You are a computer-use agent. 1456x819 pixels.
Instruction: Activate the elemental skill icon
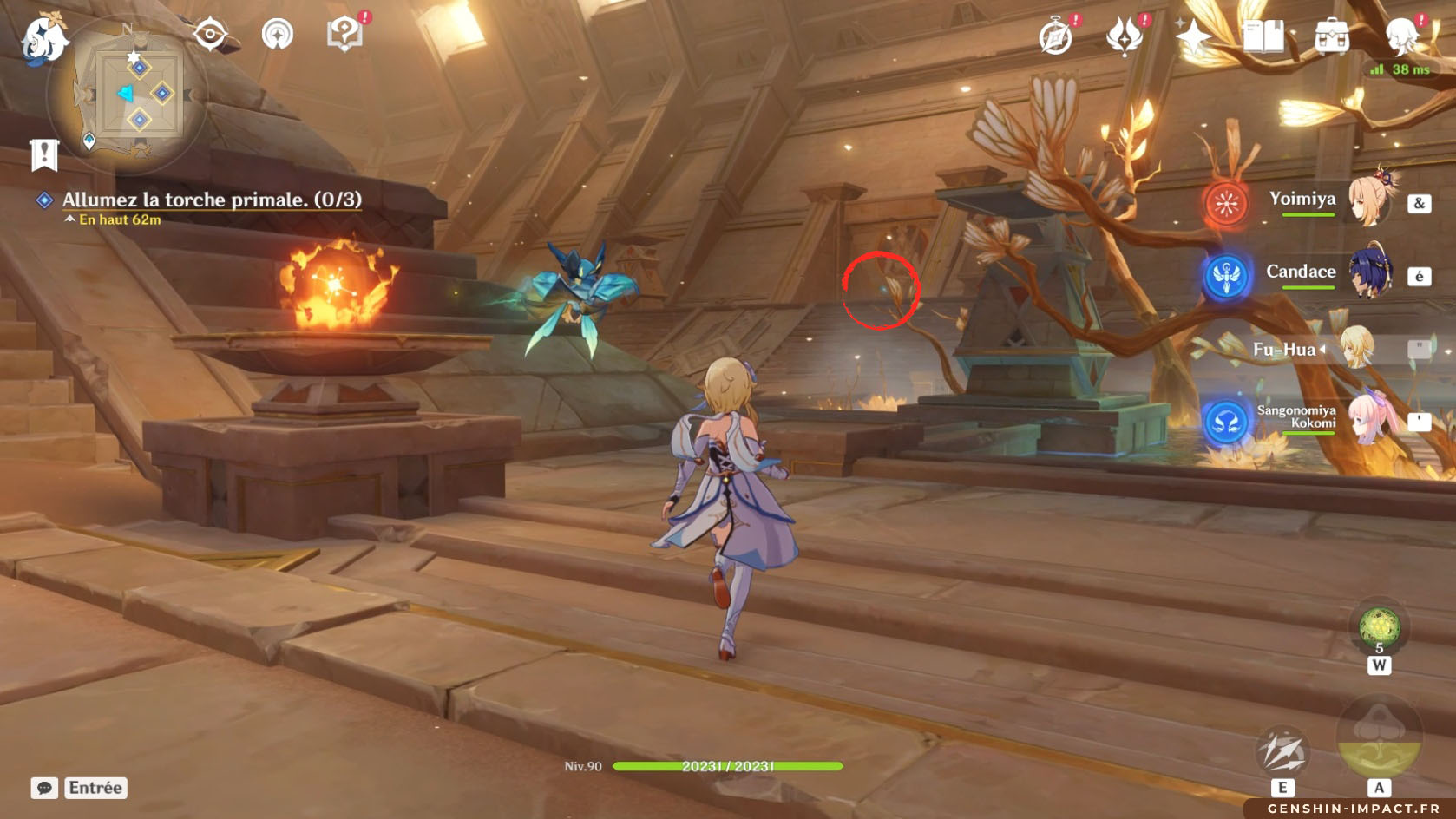coord(1282,751)
